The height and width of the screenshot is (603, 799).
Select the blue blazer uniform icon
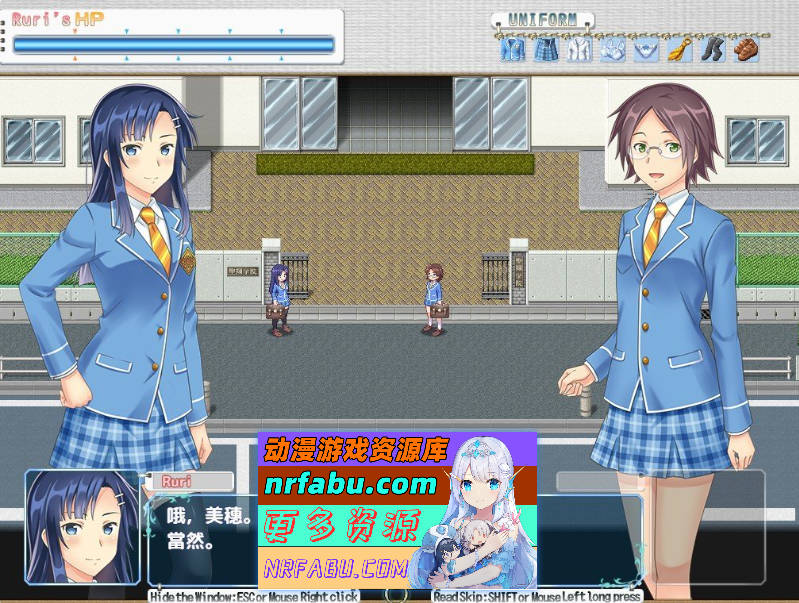pyautogui.click(x=512, y=49)
